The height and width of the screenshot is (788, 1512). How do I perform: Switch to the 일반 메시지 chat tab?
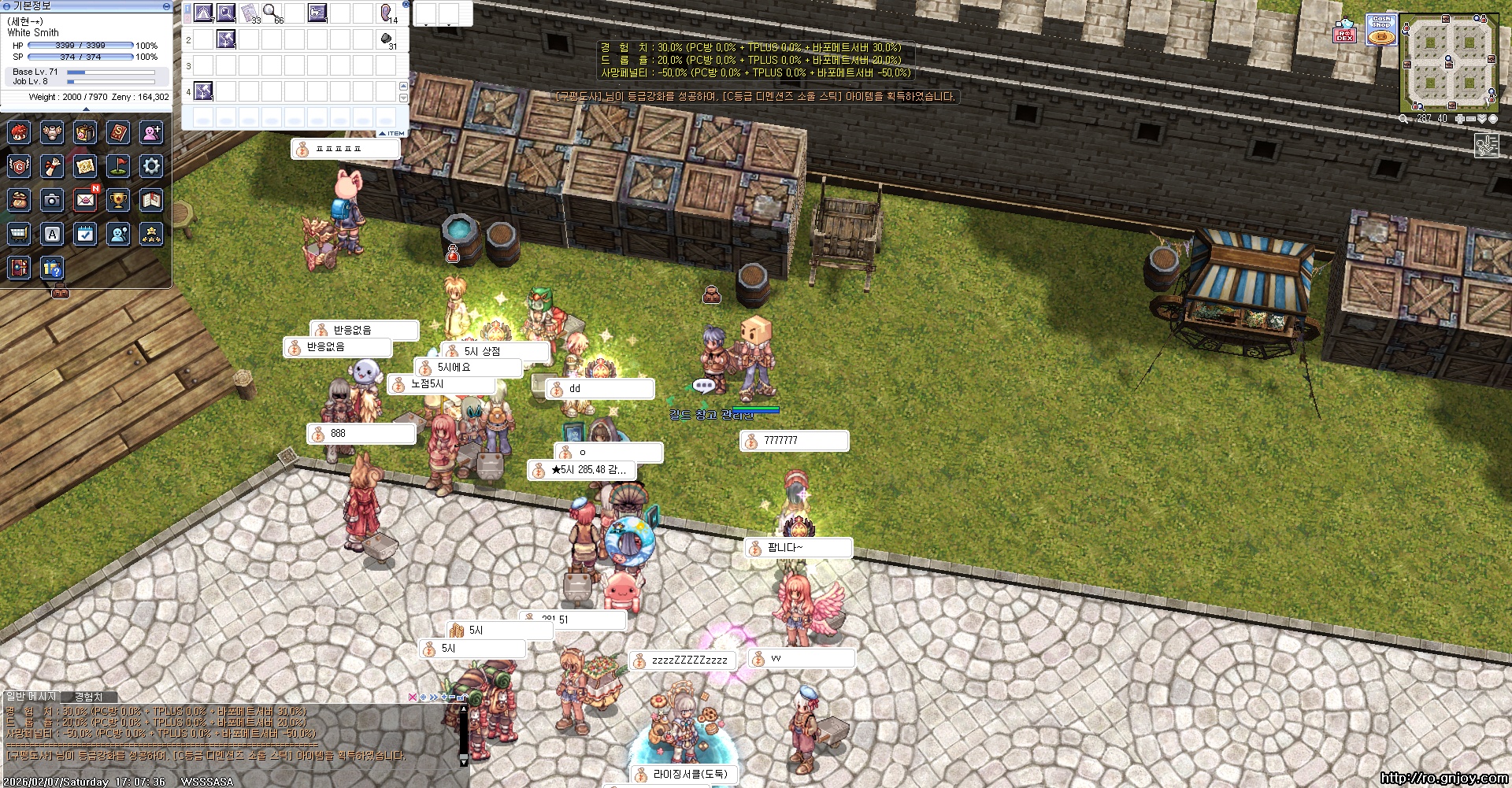point(31,697)
